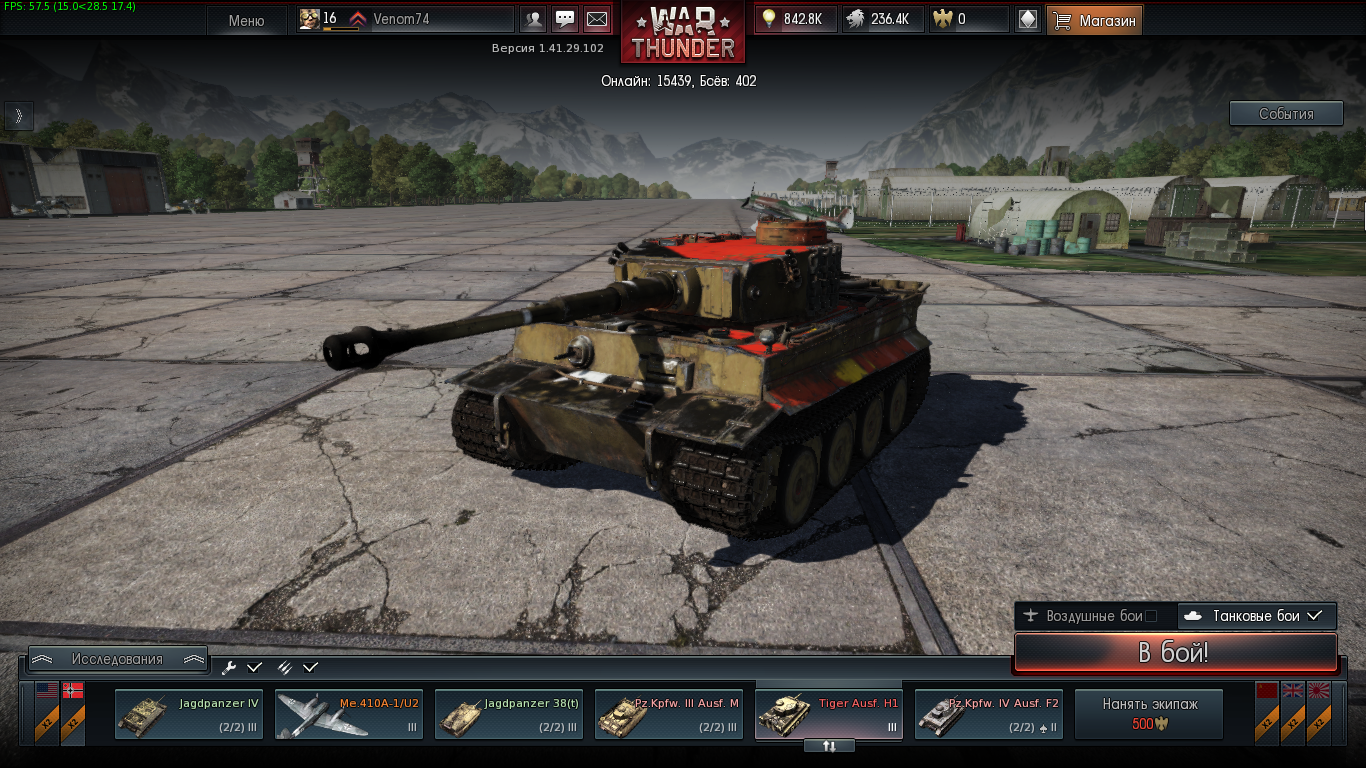The height and width of the screenshot is (768, 1366).
Task: Open Venom74 player profile
Action: 401,19
